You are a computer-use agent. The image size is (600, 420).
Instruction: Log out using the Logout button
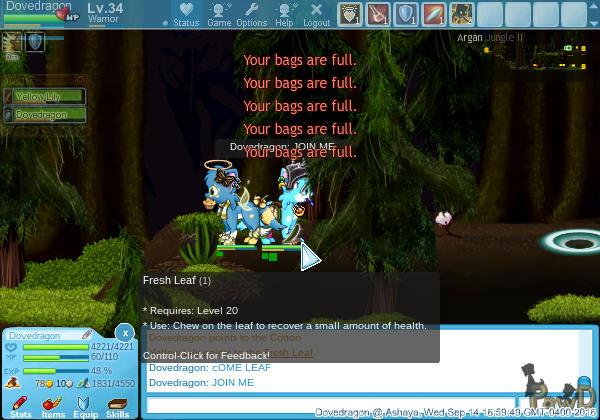tap(316, 14)
